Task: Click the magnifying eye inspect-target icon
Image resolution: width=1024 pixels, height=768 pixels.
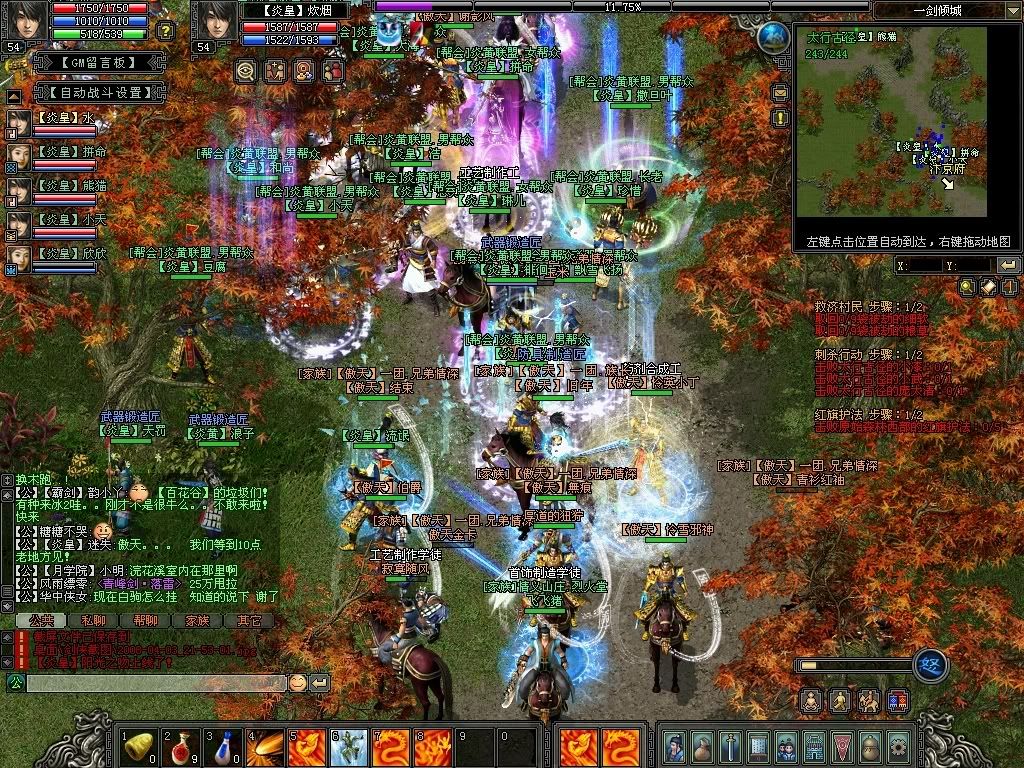Action: coord(245,71)
